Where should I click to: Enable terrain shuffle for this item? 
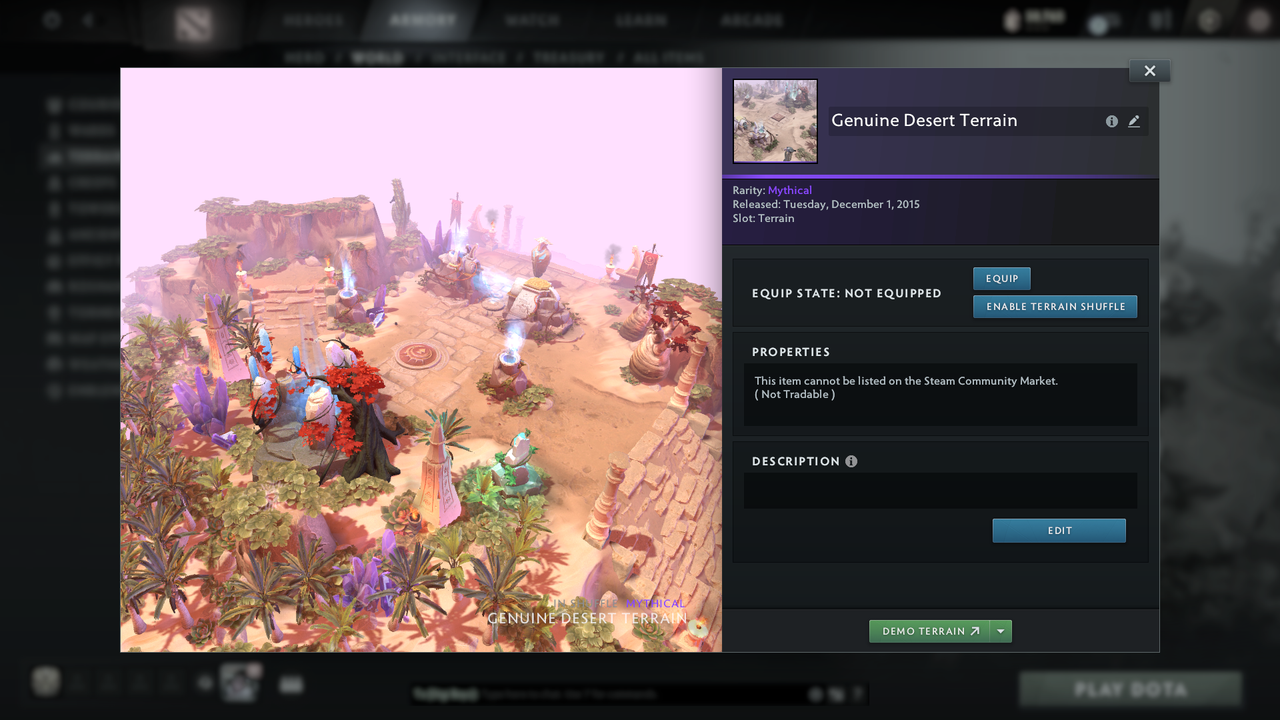[x=1055, y=306]
